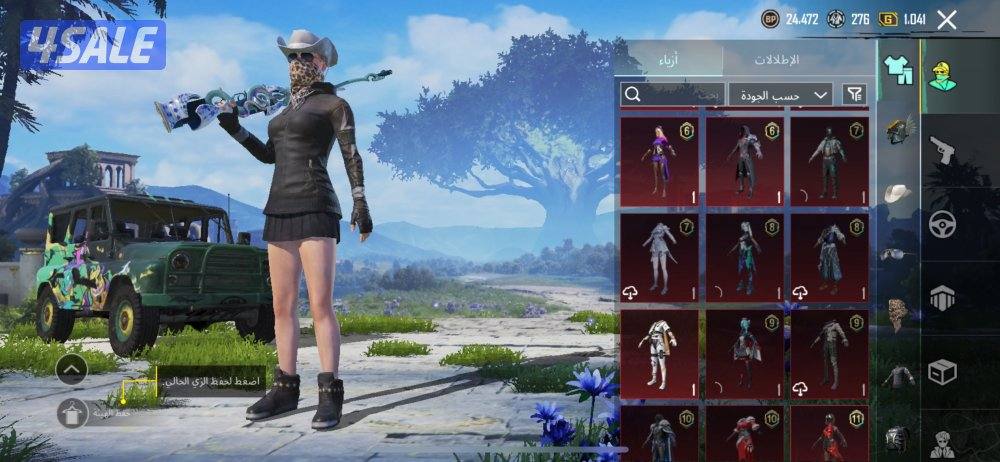Screen dimensions: 1000x462
Task: Open the steering wheel vehicle skins category
Action: [943, 224]
